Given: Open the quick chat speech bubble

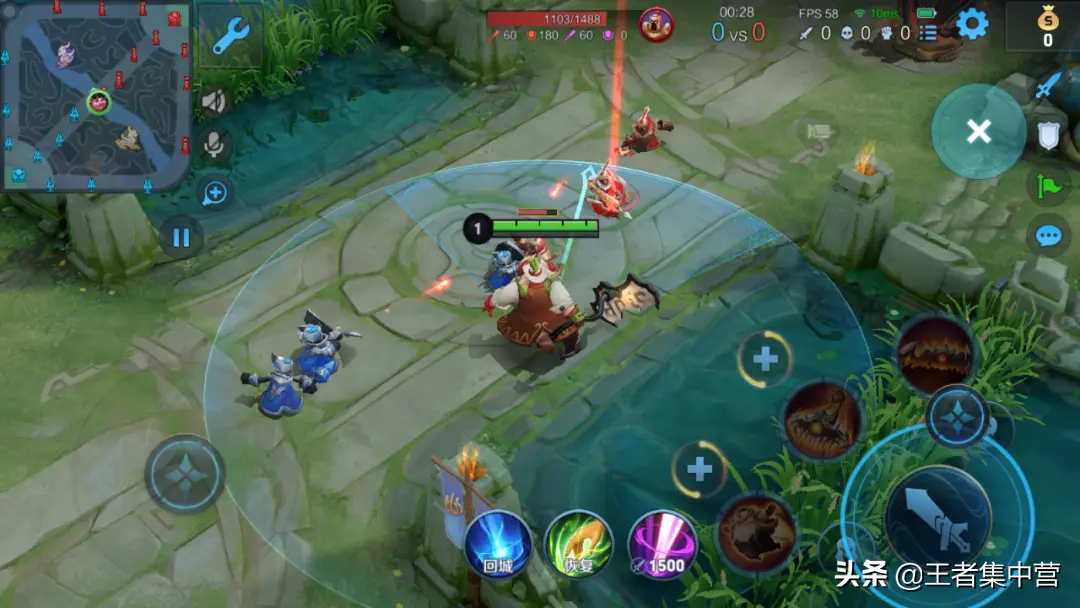Looking at the screenshot, I should 1048,236.
